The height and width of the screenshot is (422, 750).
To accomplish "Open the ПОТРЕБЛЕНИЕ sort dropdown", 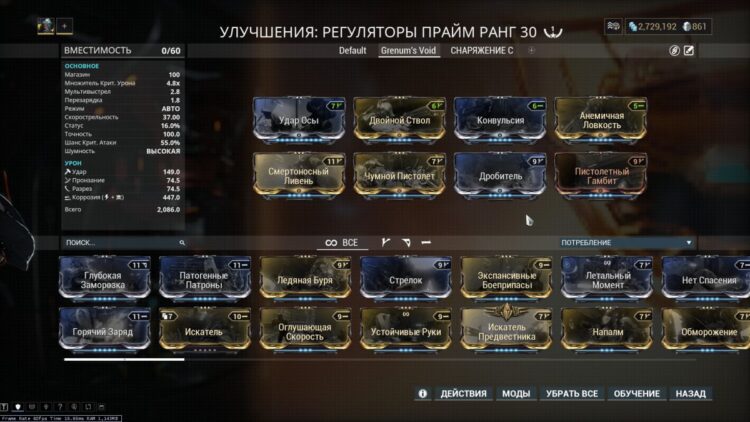I will pos(625,242).
